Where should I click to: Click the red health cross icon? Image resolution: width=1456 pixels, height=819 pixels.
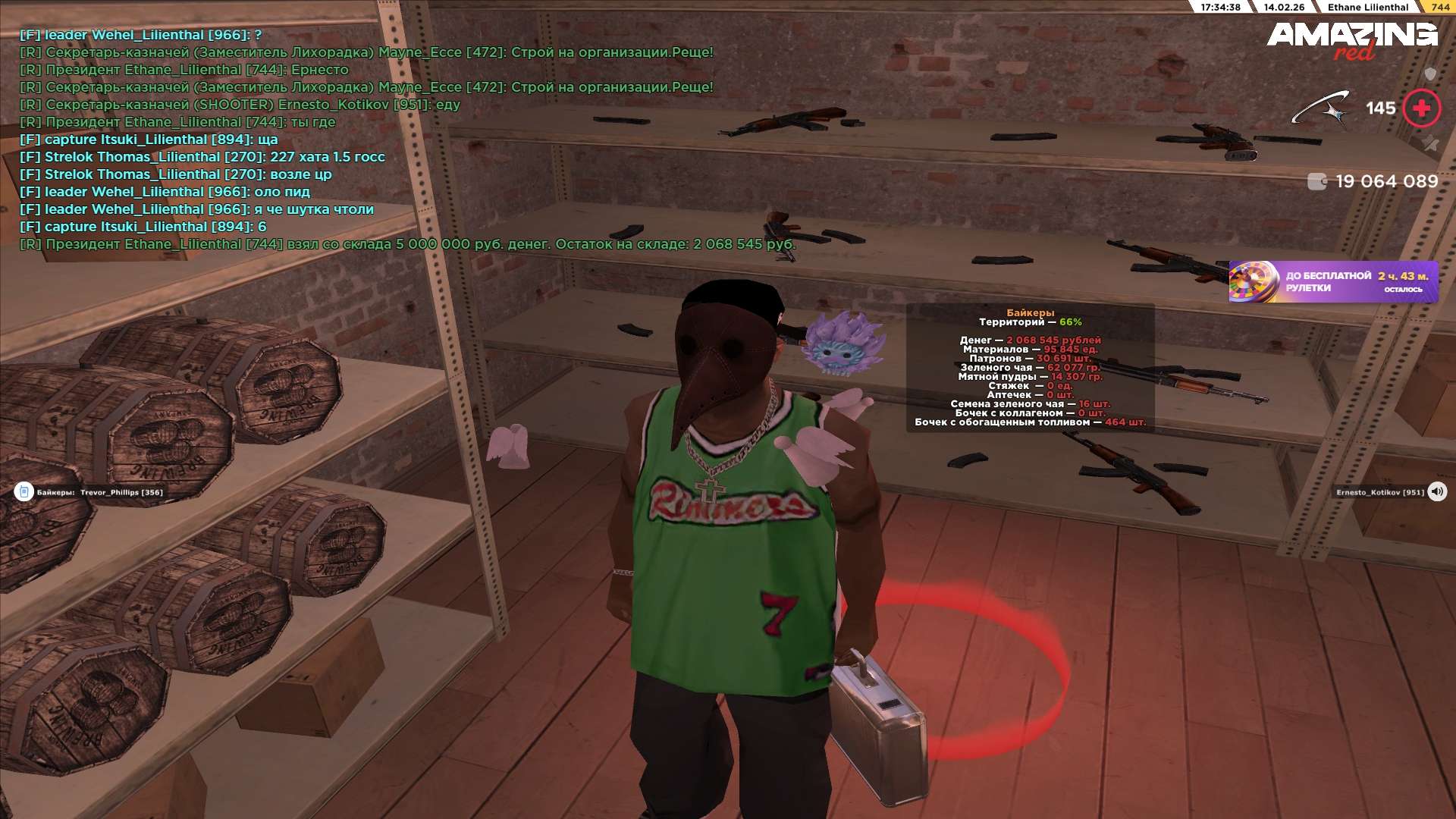pos(1422,108)
